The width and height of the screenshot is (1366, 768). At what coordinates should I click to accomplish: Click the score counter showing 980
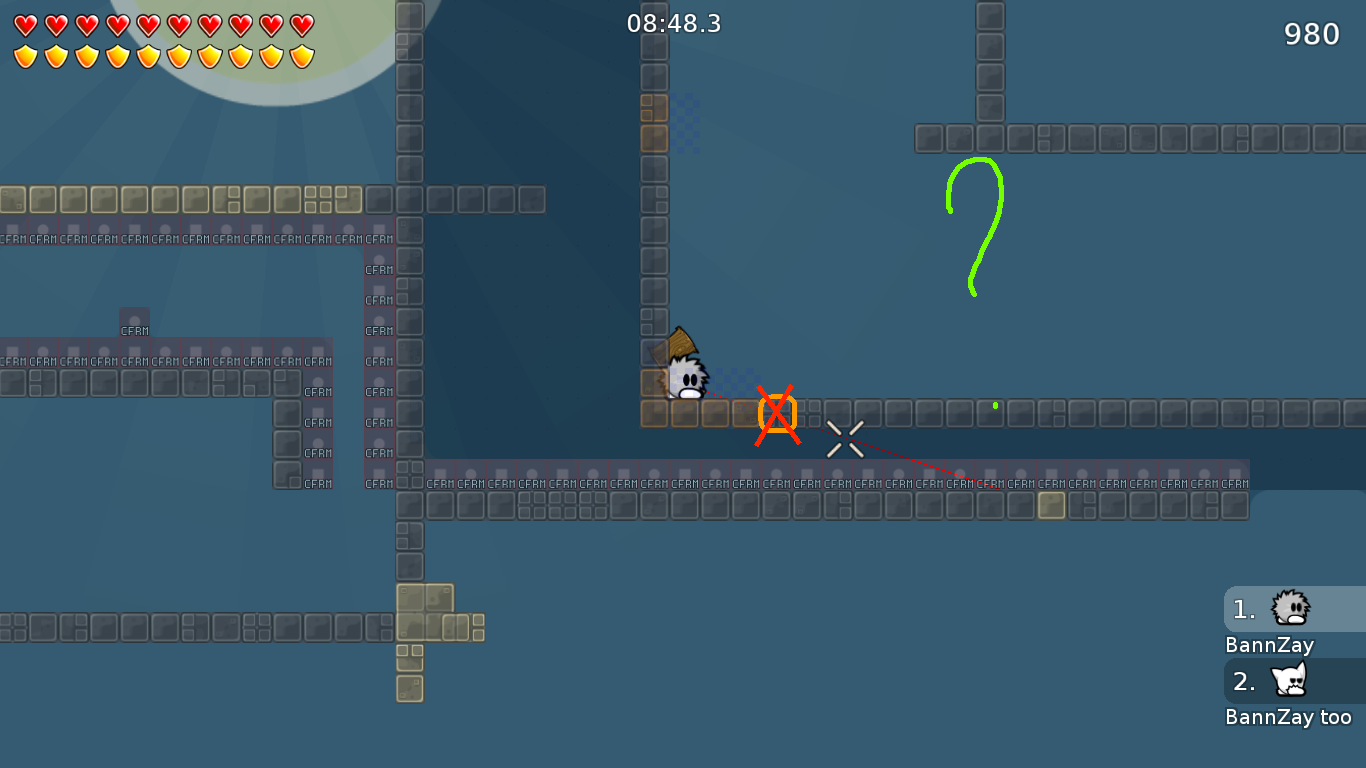click(x=1310, y=33)
